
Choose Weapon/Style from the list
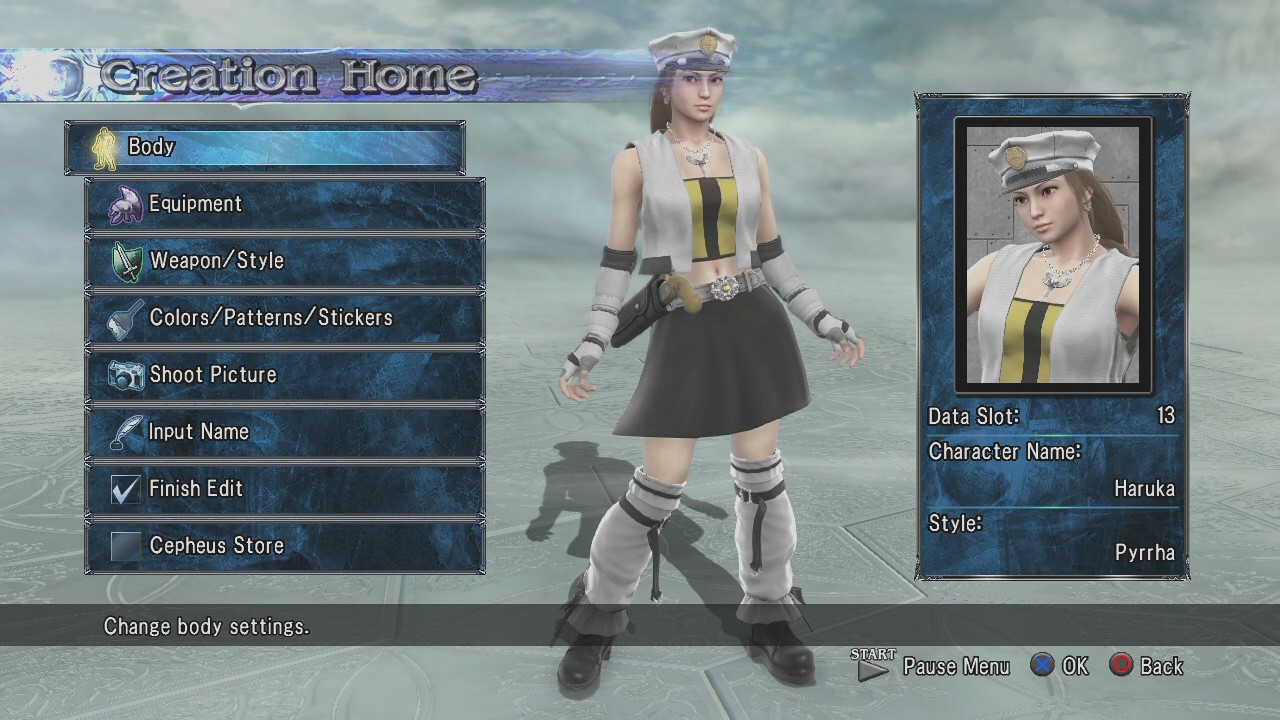285,261
